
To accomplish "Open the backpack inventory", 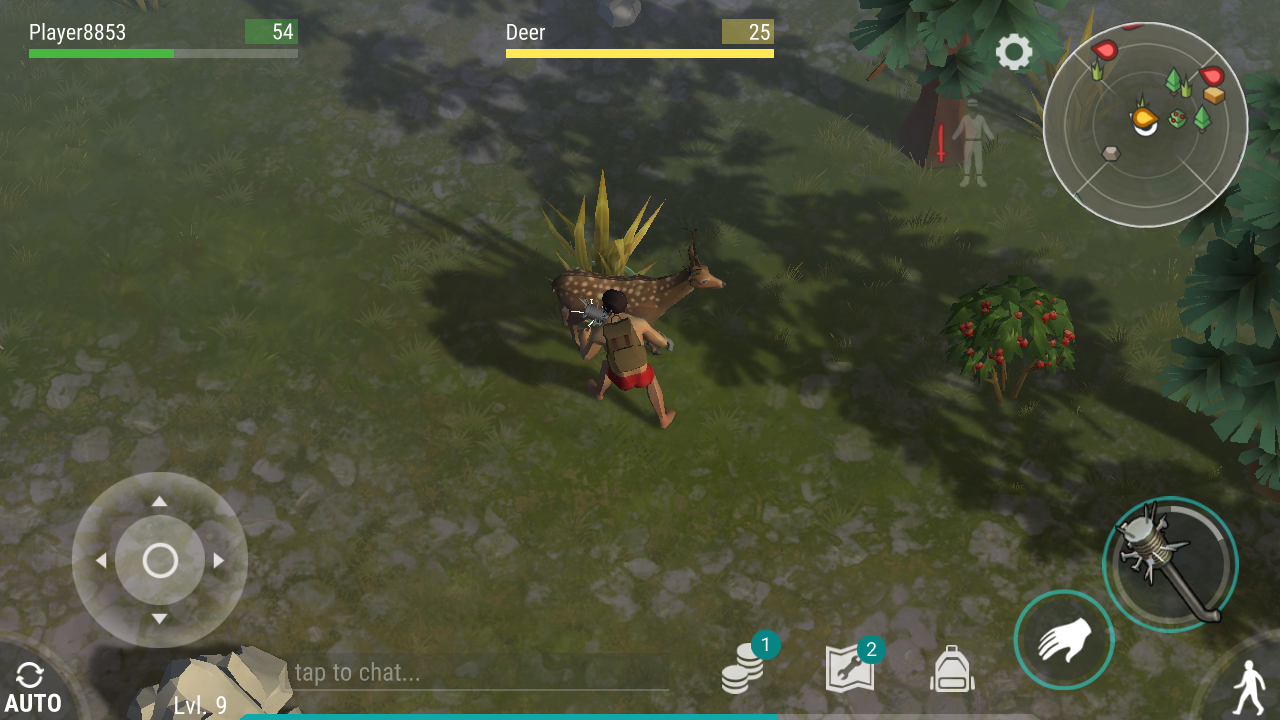I will (951, 668).
